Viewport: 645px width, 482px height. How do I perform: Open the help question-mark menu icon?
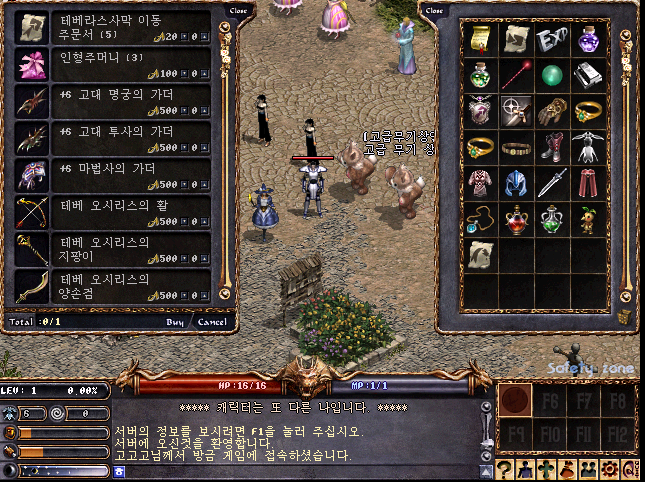point(506,470)
